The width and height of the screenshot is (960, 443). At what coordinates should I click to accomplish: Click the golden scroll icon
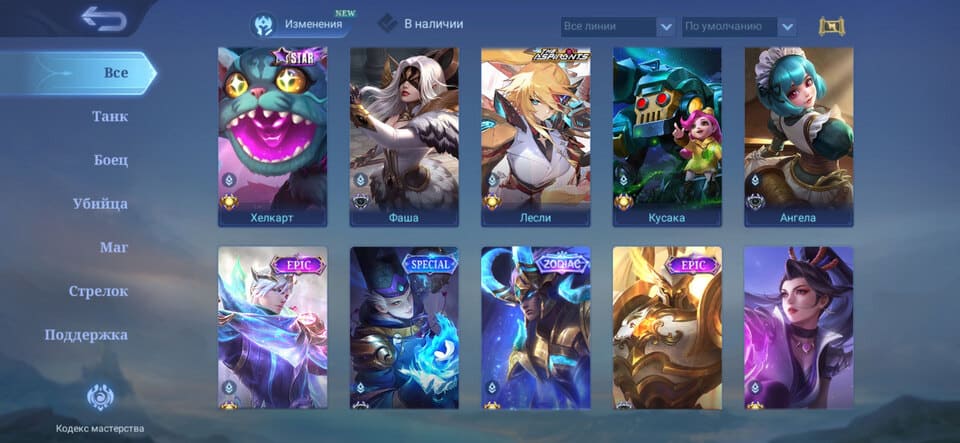click(x=832, y=27)
